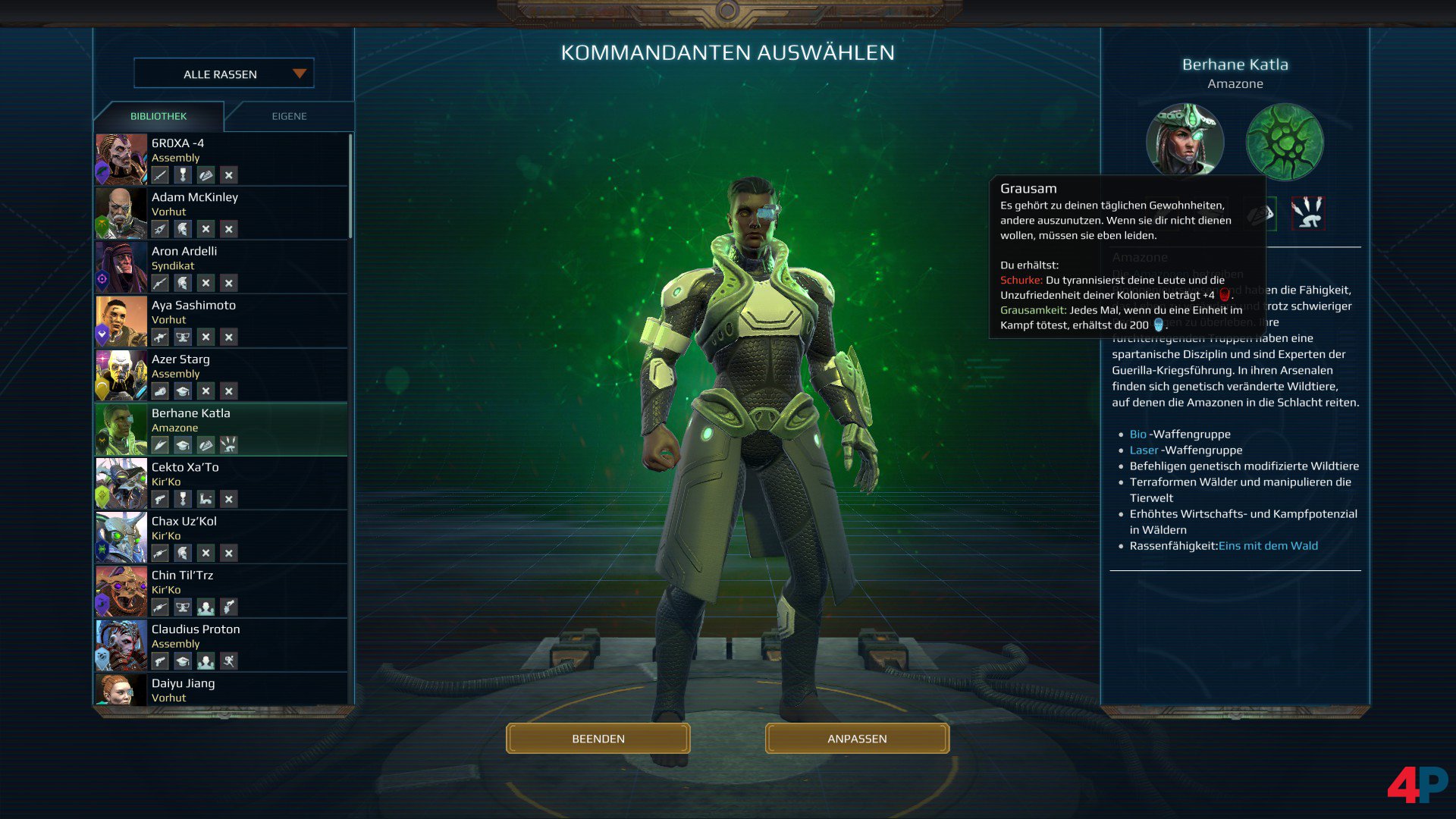This screenshot has height=819, width=1456.
Task: Open the ALLE RASSEN race filter dropdown
Action: [x=220, y=74]
